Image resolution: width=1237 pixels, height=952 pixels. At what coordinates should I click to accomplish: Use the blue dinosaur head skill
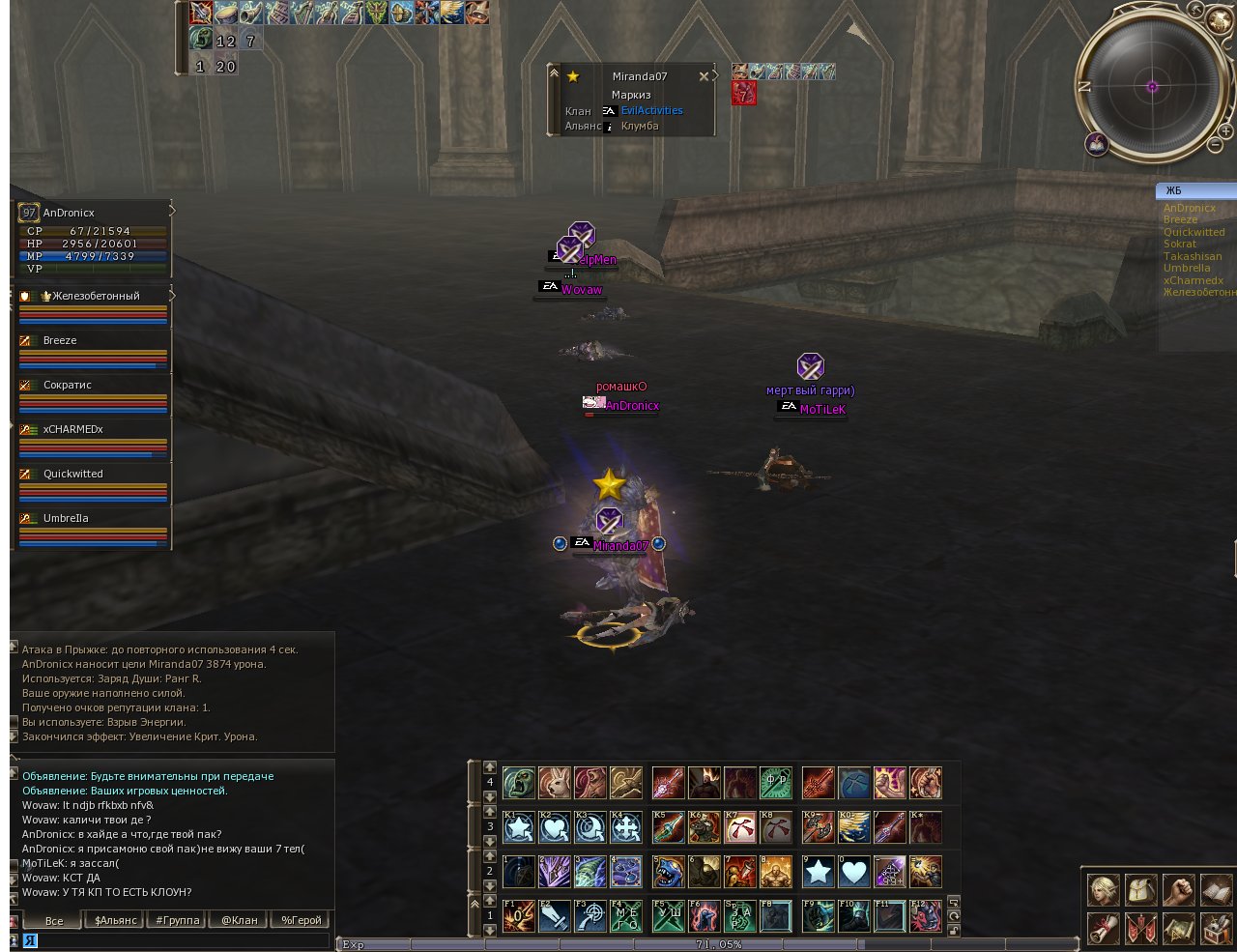click(669, 872)
